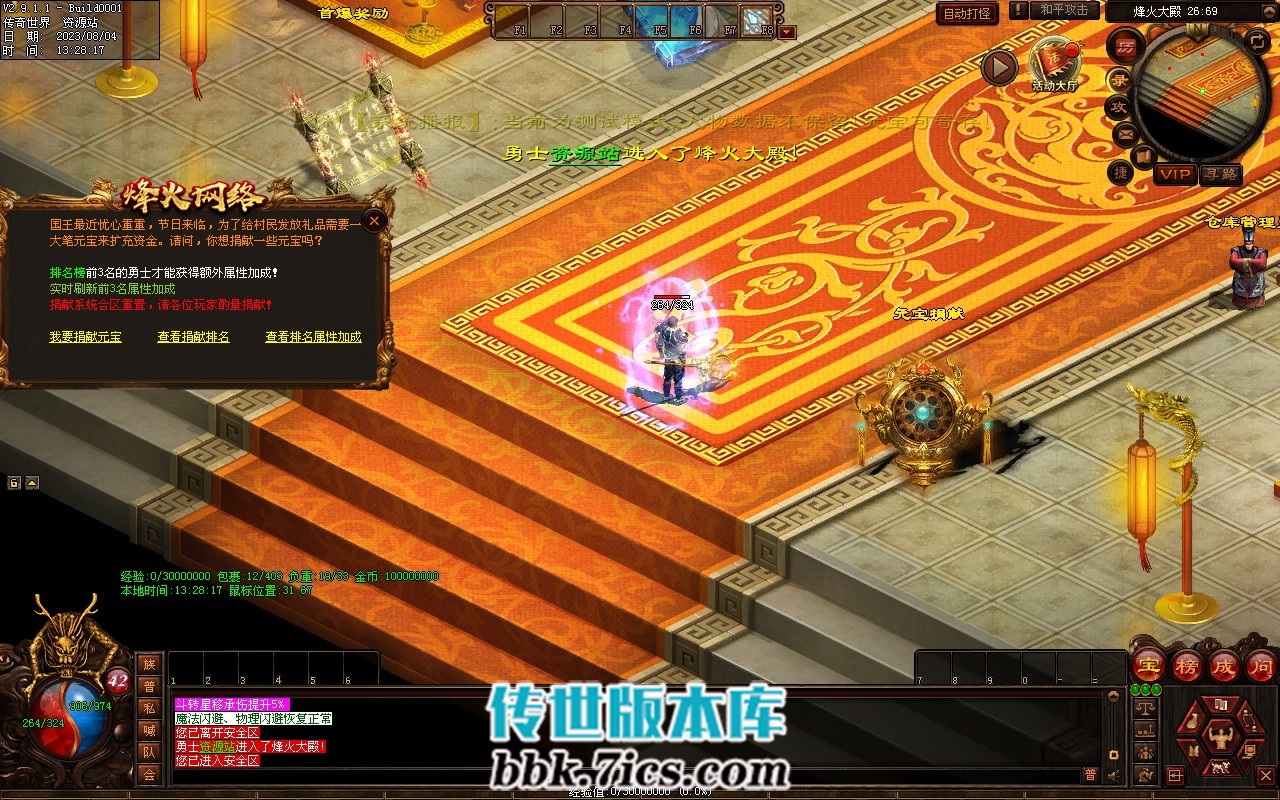Select the 队 team chat channel
This screenshot has height=800, width=1280.
149,752
